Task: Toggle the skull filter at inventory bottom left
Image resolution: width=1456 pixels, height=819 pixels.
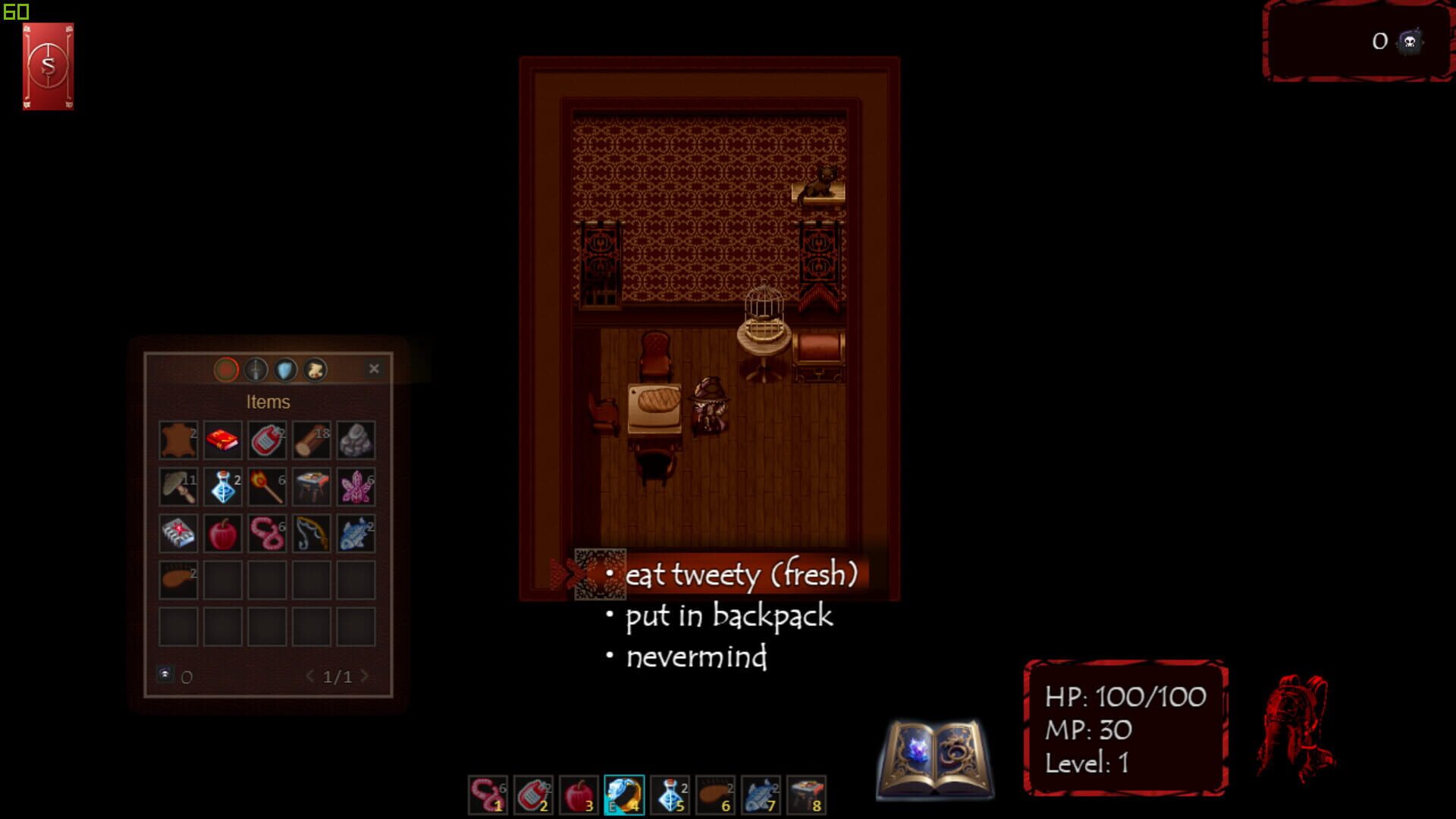Action: [x=165, y=674]
